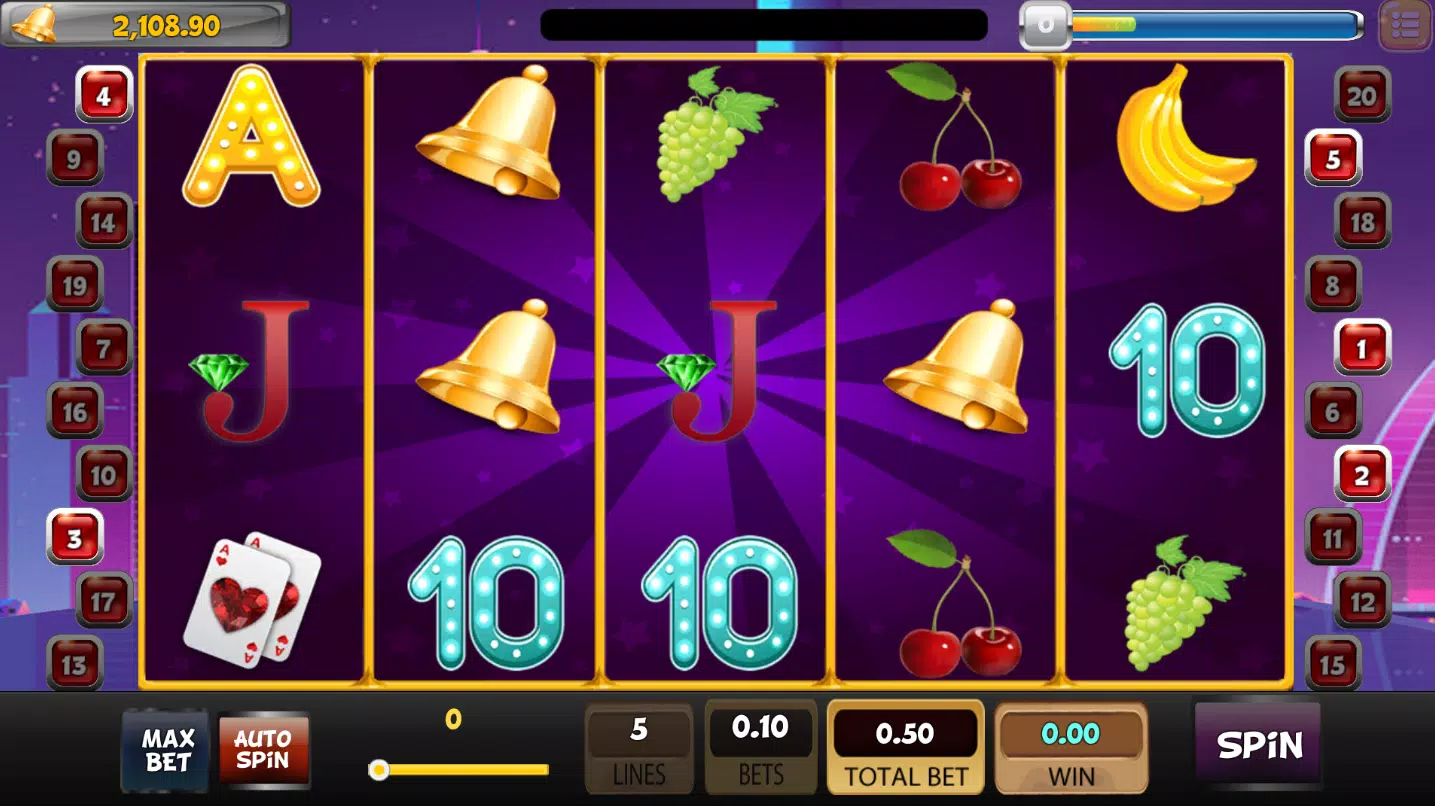The height and width of the screenshot is (806, 1435).
Task: Select payline number 4 marker
Action: [104, 95]
